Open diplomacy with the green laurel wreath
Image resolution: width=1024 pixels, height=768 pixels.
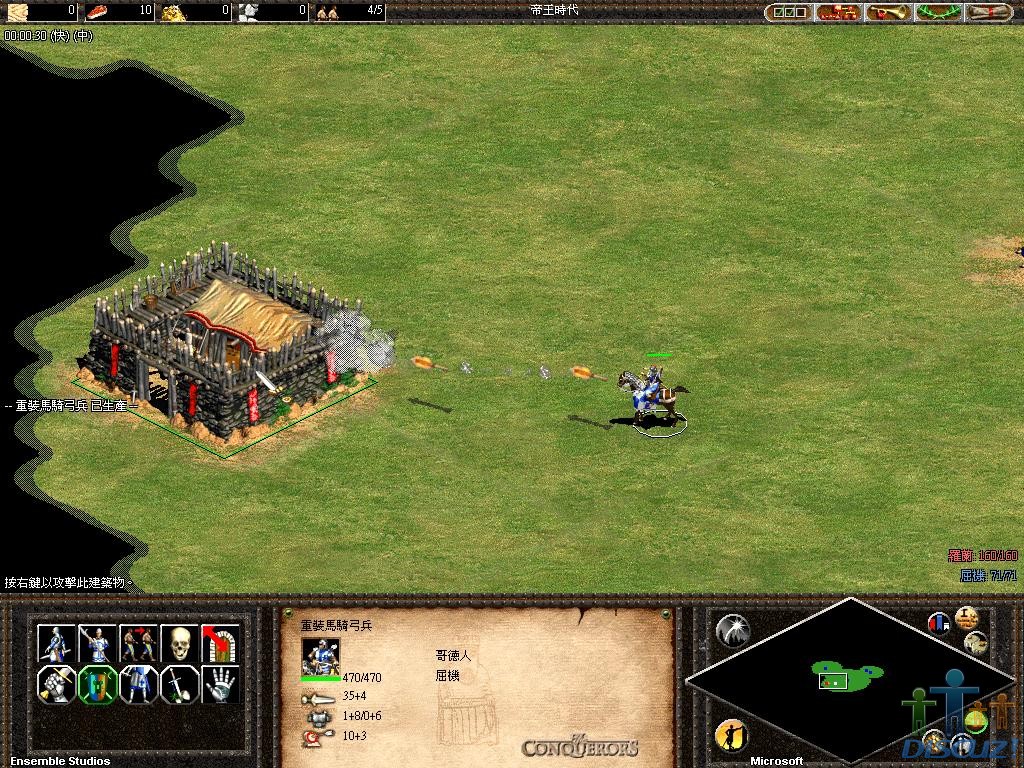point(938,13)
